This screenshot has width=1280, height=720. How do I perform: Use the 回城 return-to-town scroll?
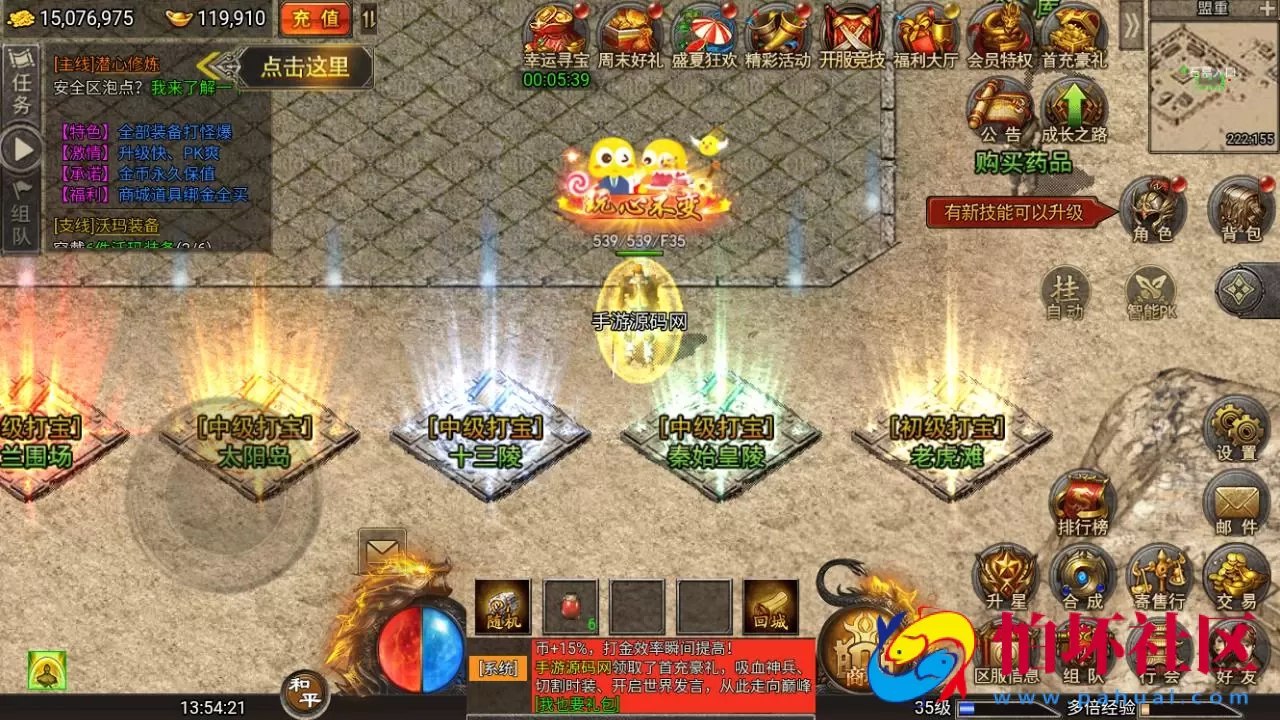pyautogui.click(x=770, y=606)
